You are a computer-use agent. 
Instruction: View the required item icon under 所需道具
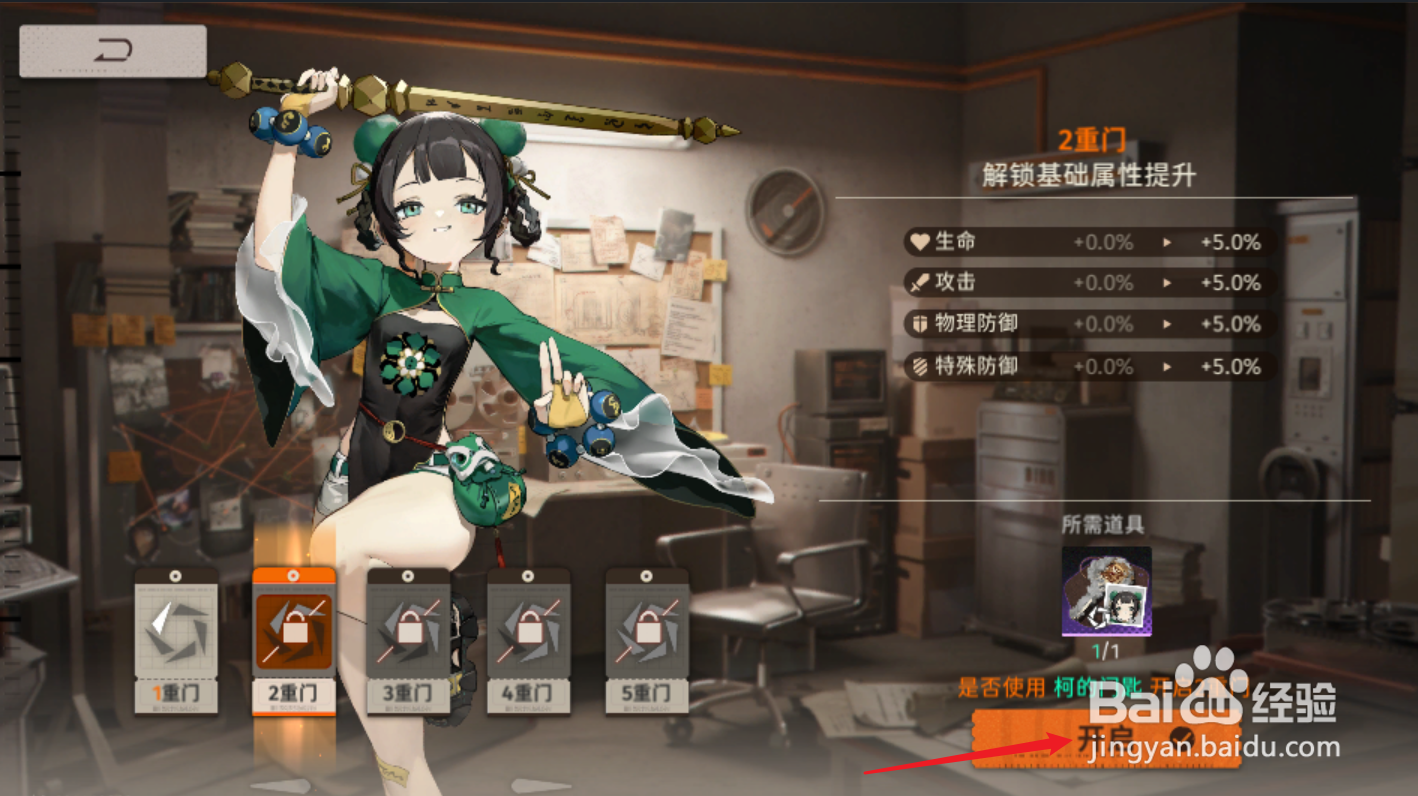tap(1106, 591)
